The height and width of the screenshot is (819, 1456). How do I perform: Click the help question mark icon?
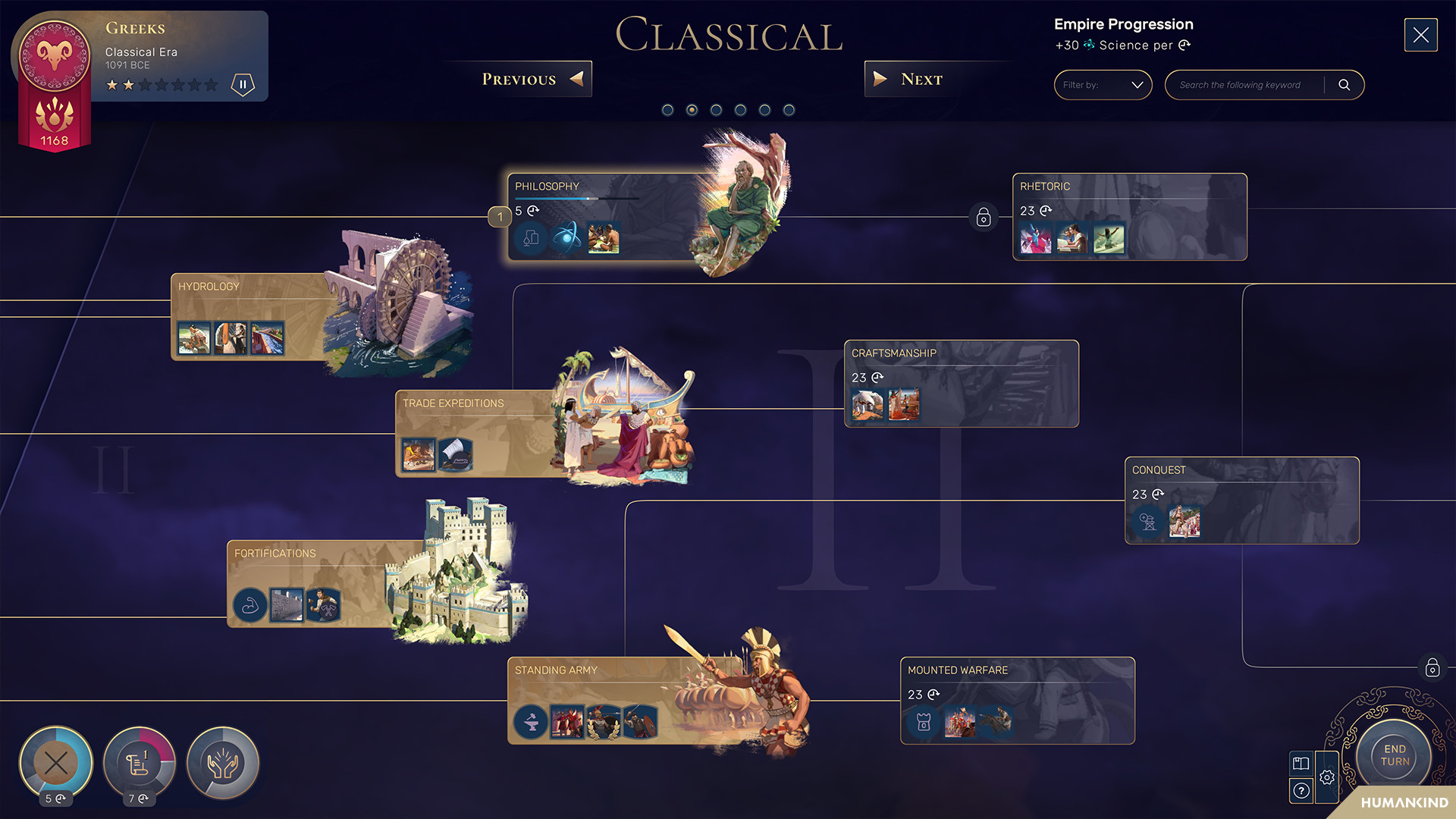(x=1302, y=792)
